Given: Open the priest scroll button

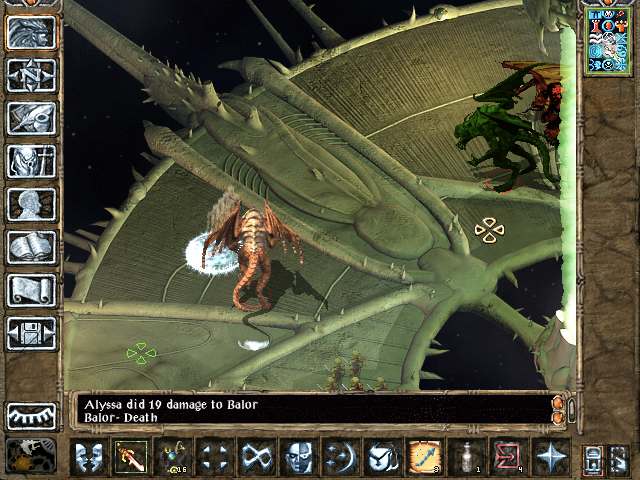Looking at the screenshot, I should point(31,290).
